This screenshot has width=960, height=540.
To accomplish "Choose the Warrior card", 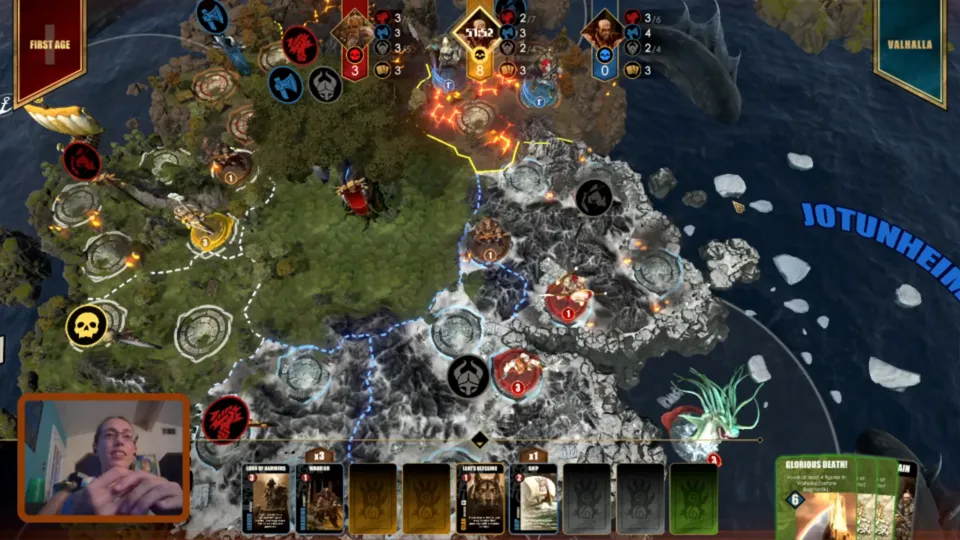I will tap(320, 498).
